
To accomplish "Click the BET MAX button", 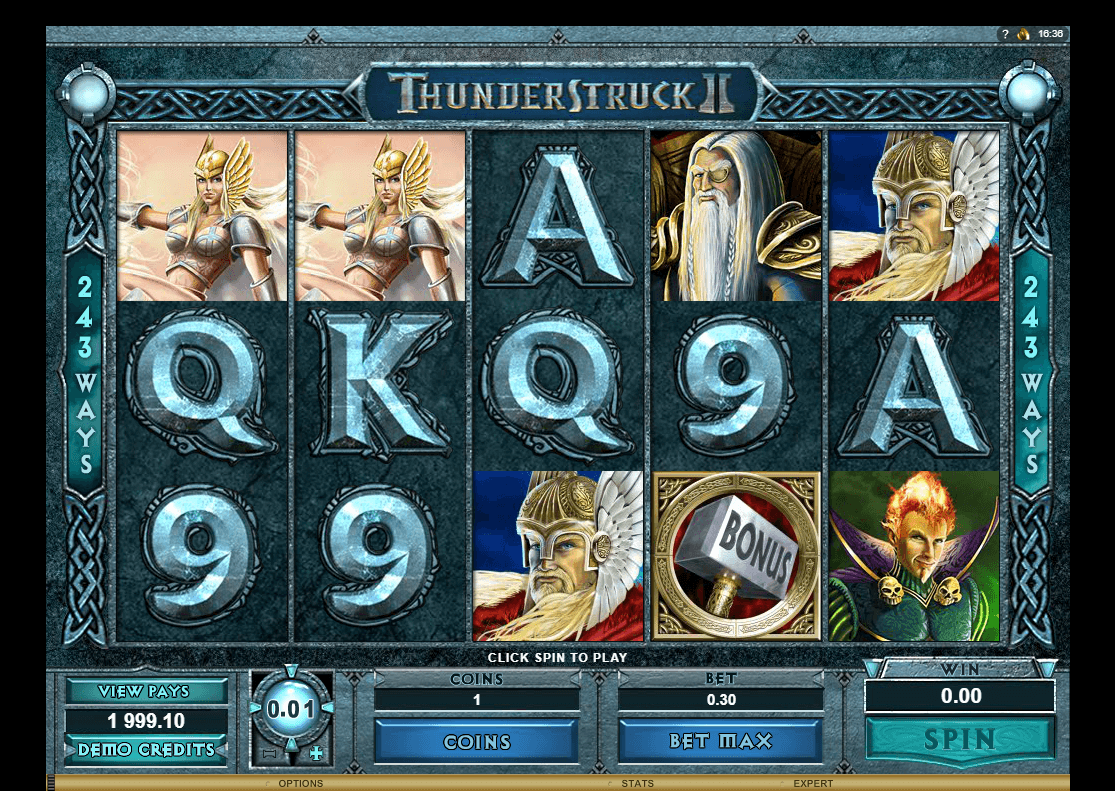I will [720, 741].
